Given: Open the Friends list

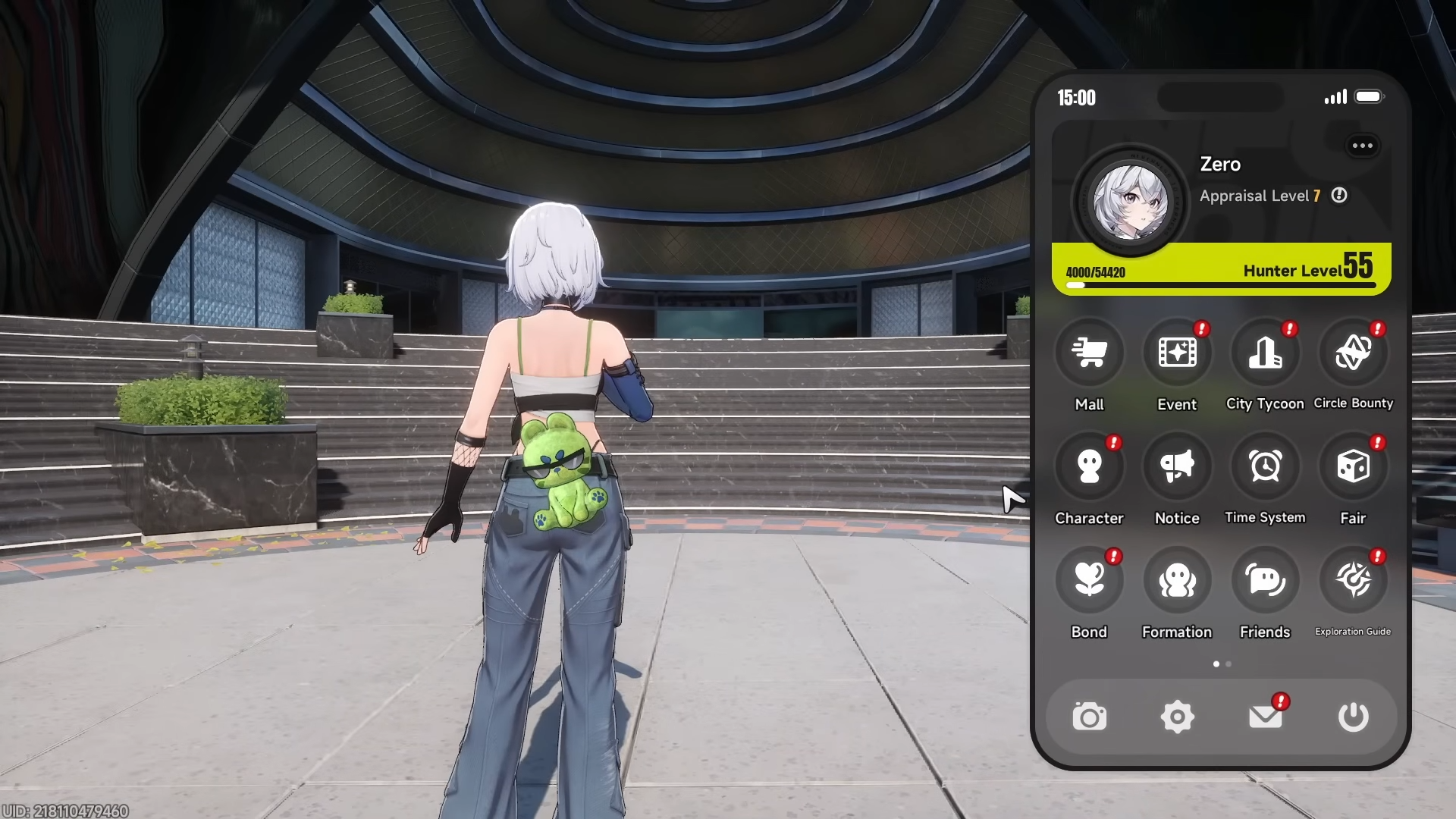Looking at the screenshot, I should point(1265,580).
